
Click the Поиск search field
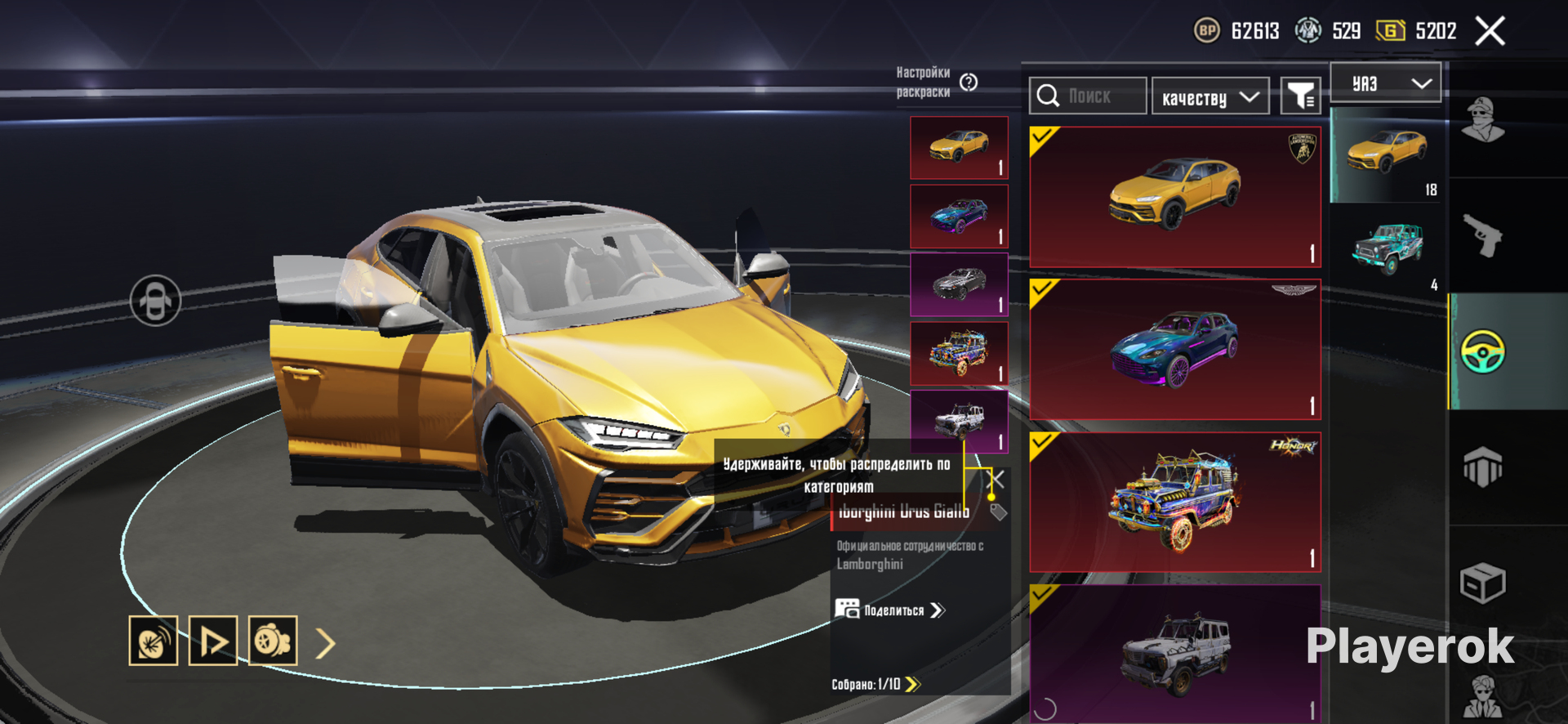tap(1088, 96)
